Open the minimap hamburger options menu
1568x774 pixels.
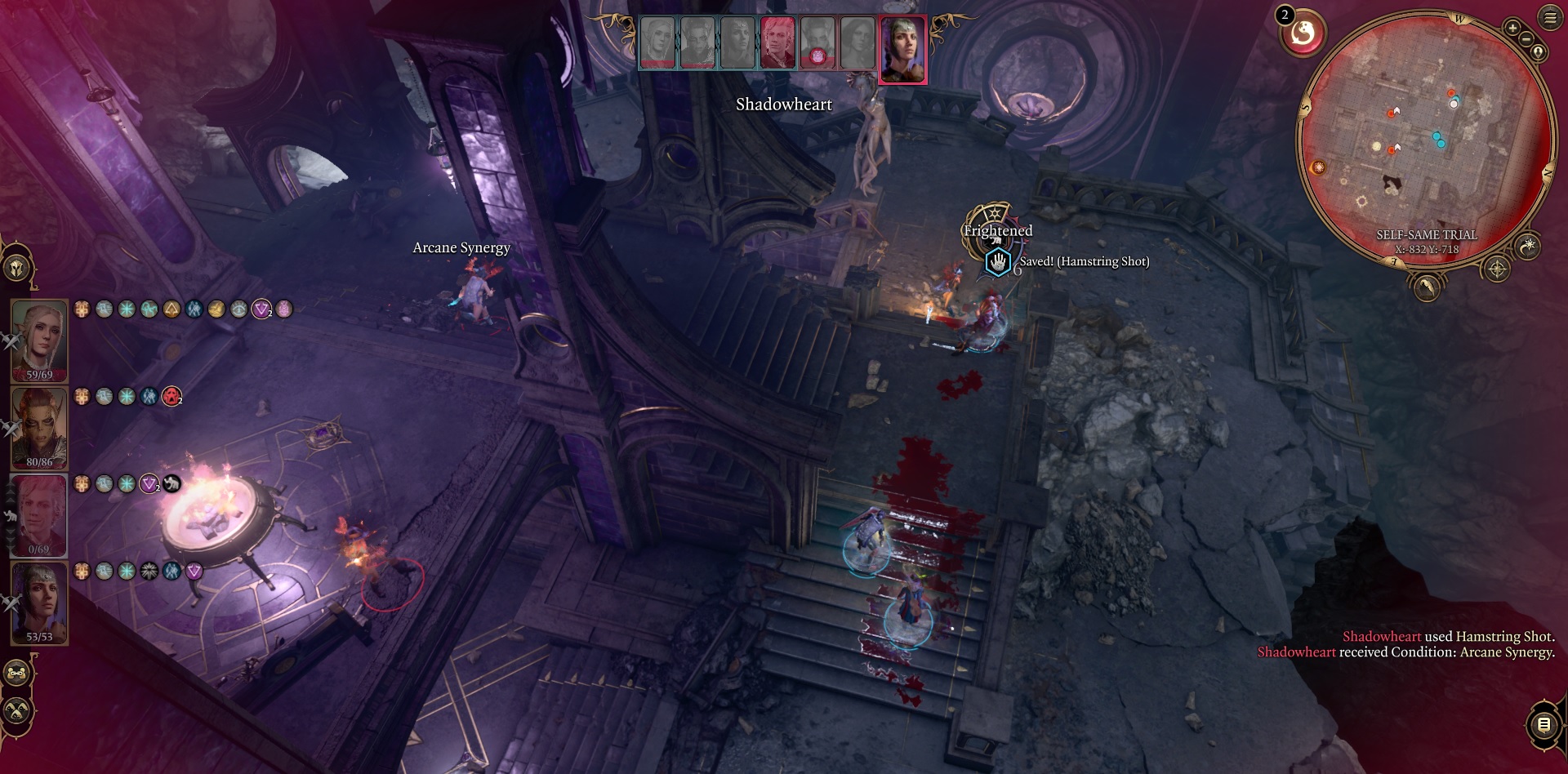coord(1550,17)
